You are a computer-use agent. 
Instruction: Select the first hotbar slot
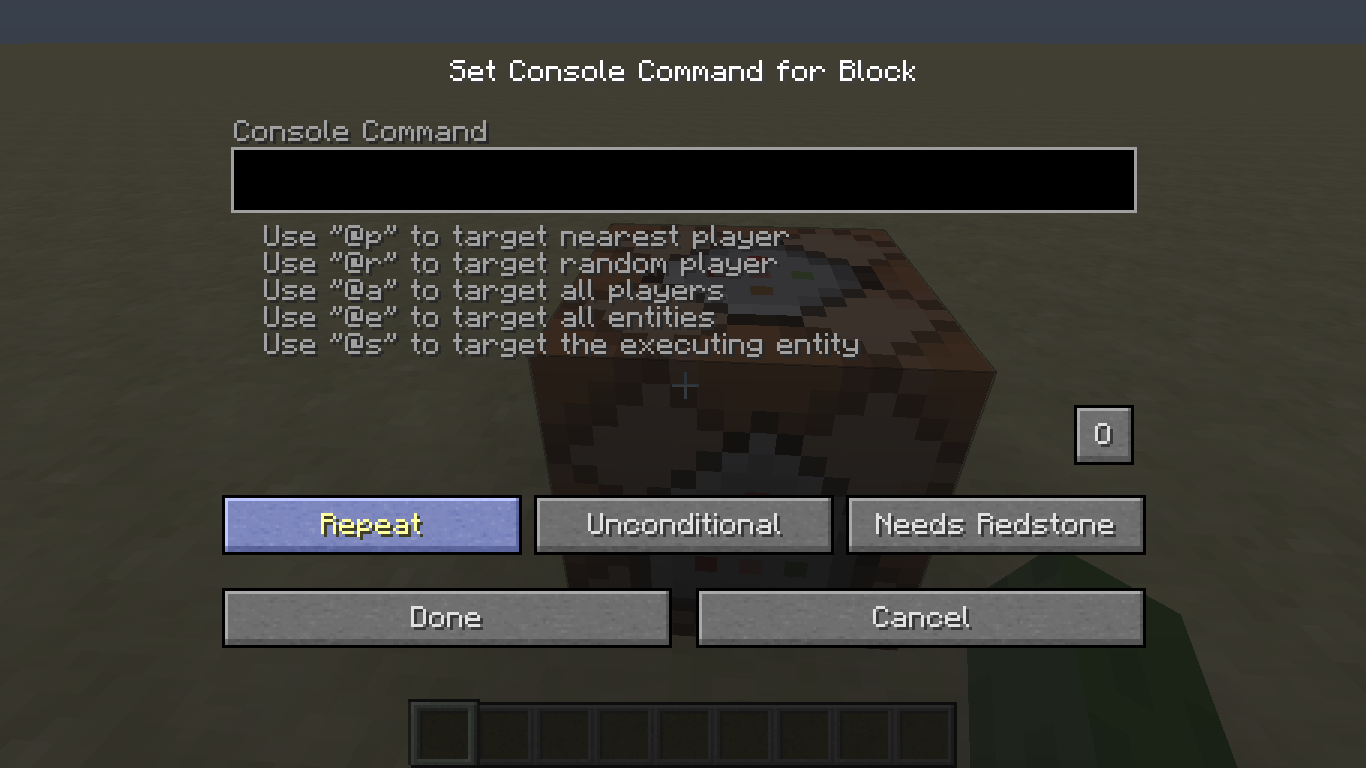point(443,733)
